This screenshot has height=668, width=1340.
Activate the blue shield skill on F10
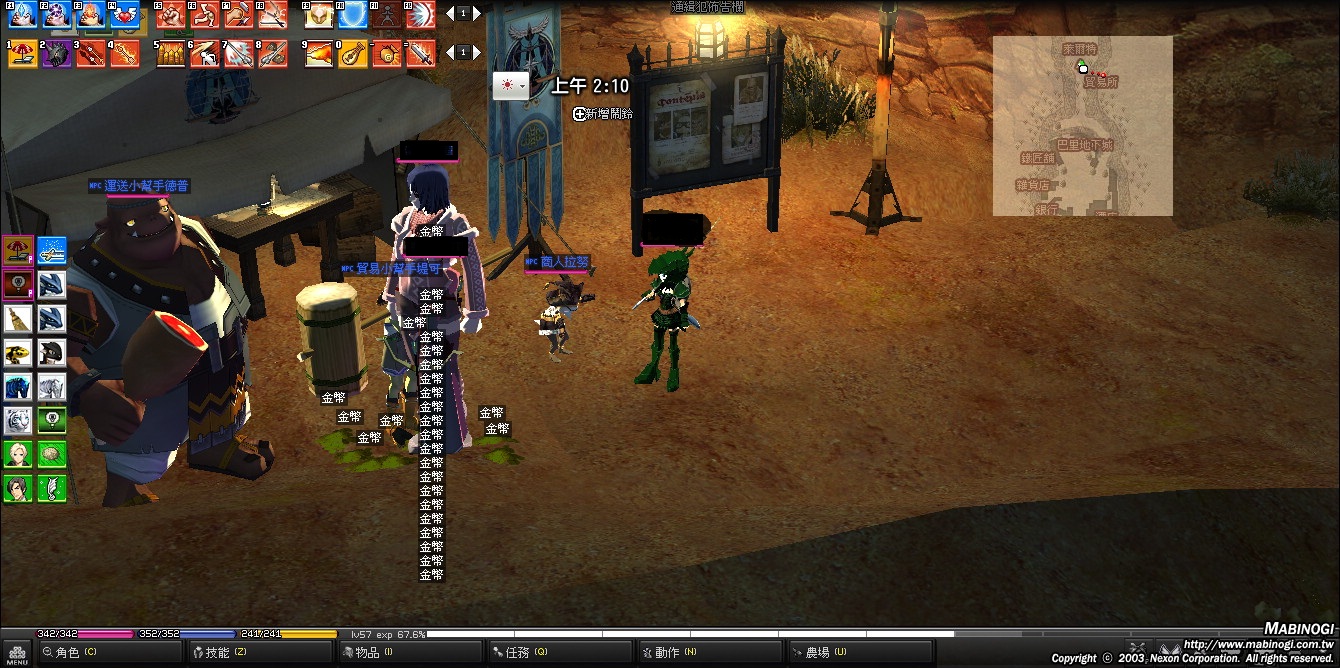[352, 14]
